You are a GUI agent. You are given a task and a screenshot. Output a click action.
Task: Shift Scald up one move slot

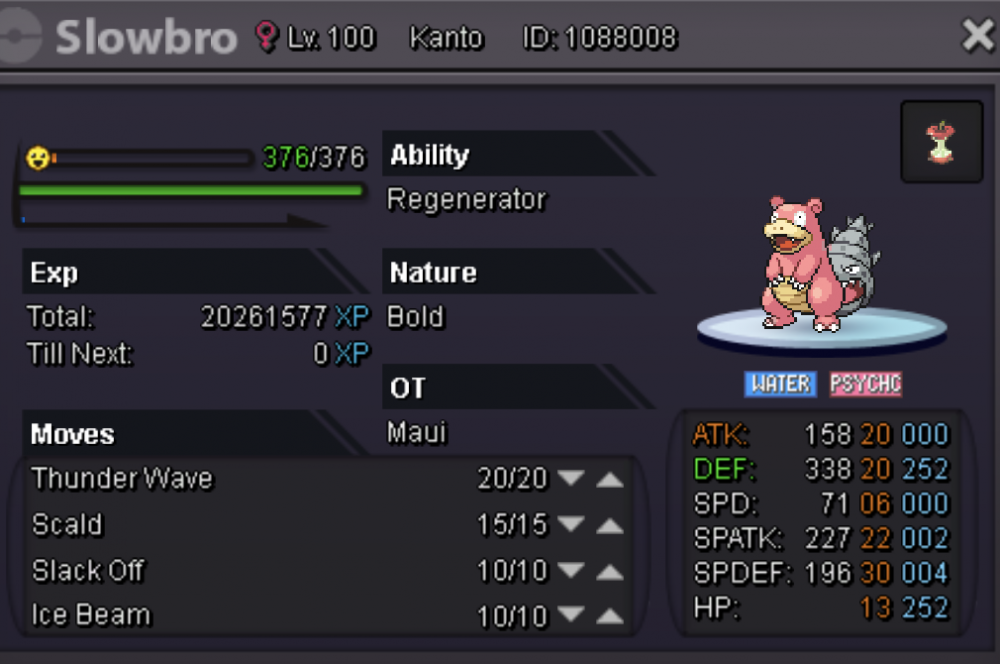tap(610, 525)
